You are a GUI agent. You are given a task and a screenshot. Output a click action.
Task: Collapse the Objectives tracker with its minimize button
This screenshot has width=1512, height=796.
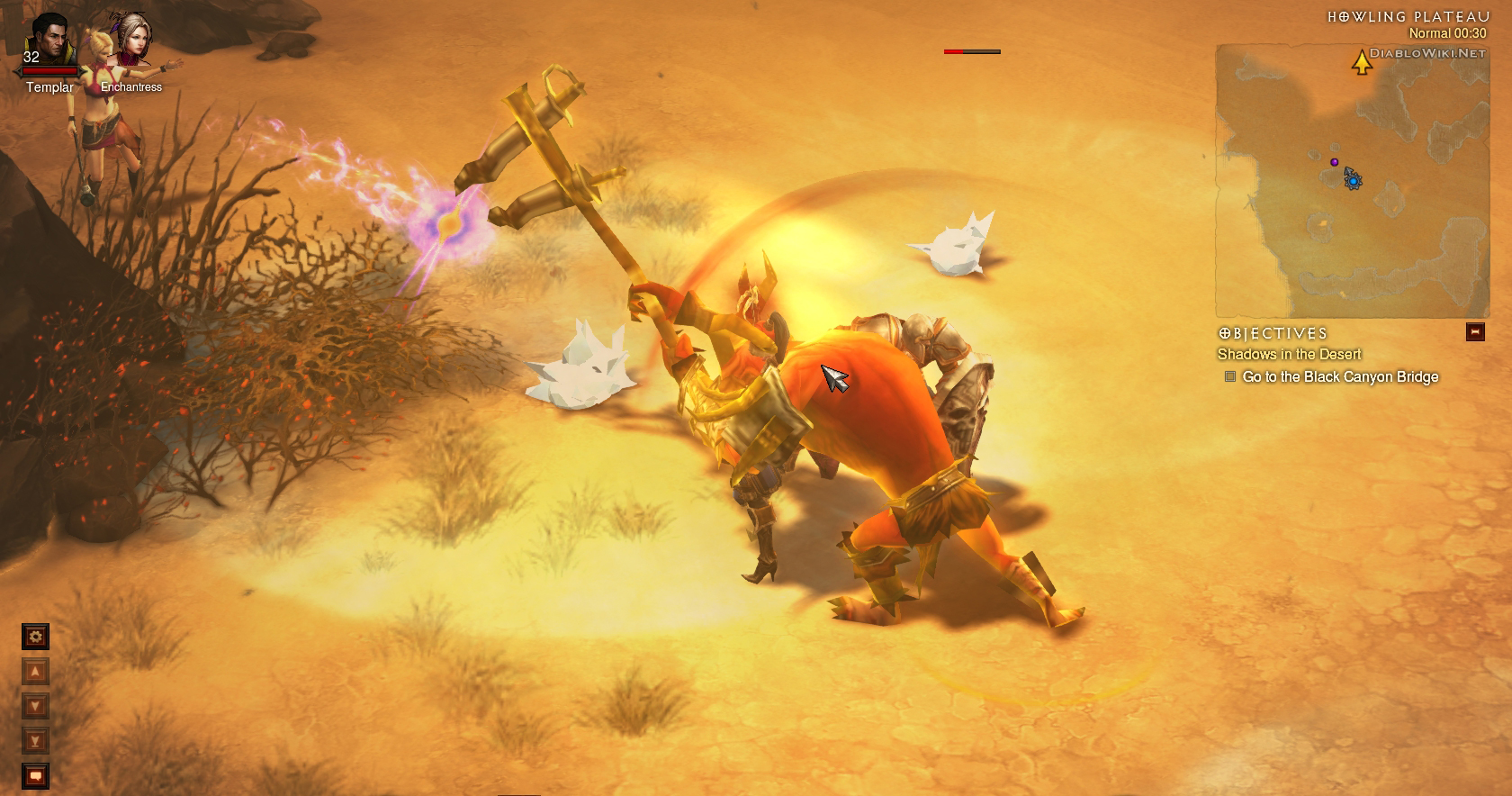click(x=1474, y=331)
